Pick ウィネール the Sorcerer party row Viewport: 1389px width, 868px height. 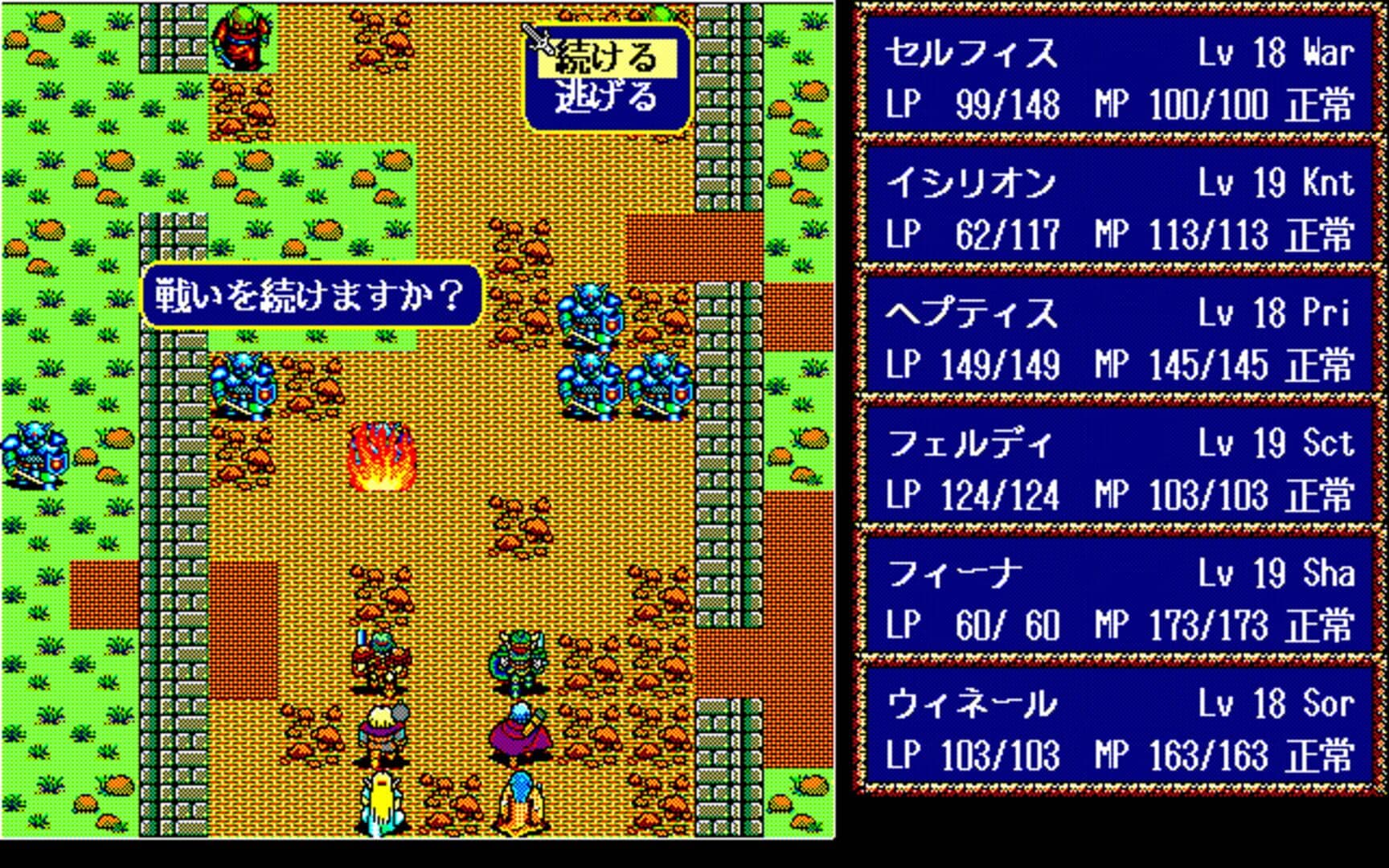(x=1119, y=730)
